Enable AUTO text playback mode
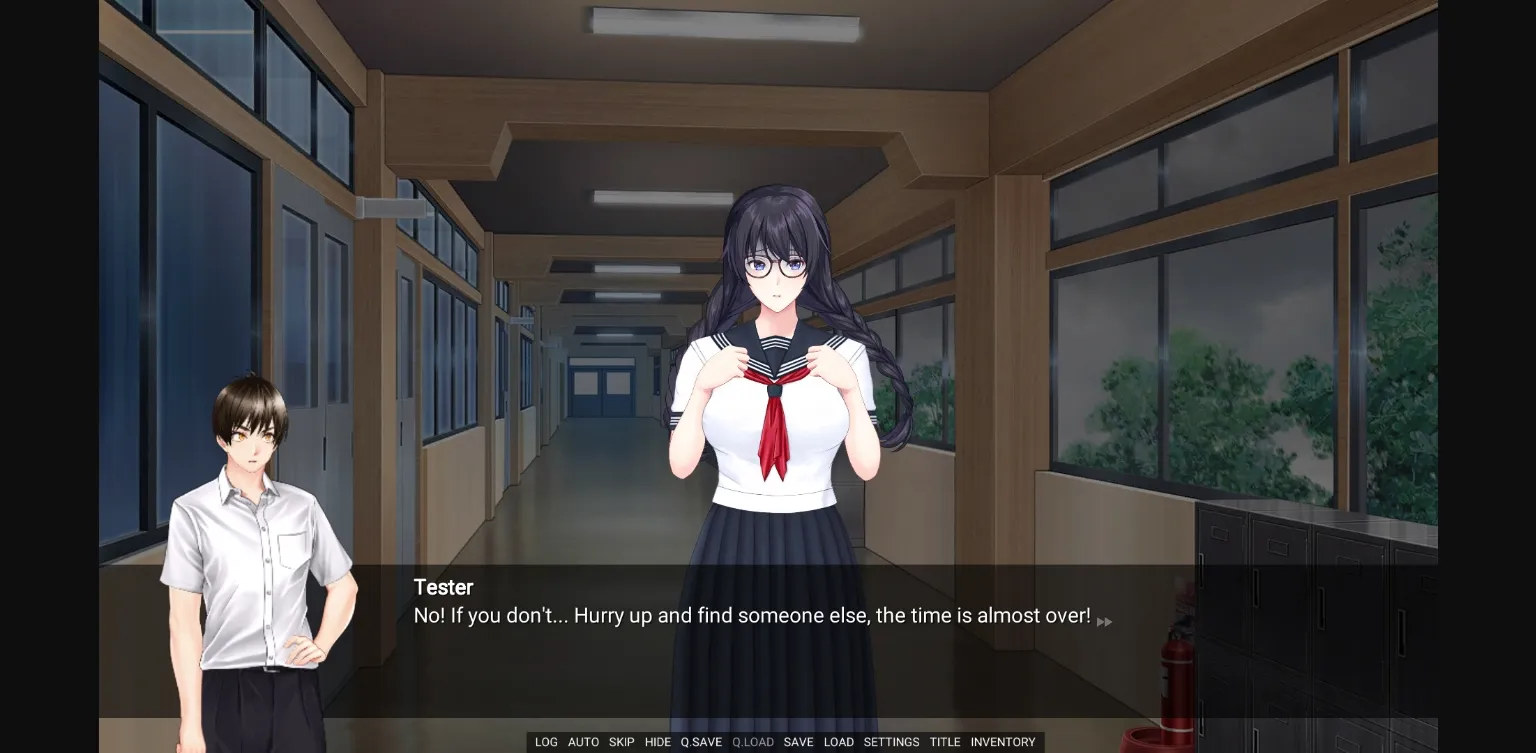The image size is (1536, 753). pyautogui.click(x=583, y=742)
